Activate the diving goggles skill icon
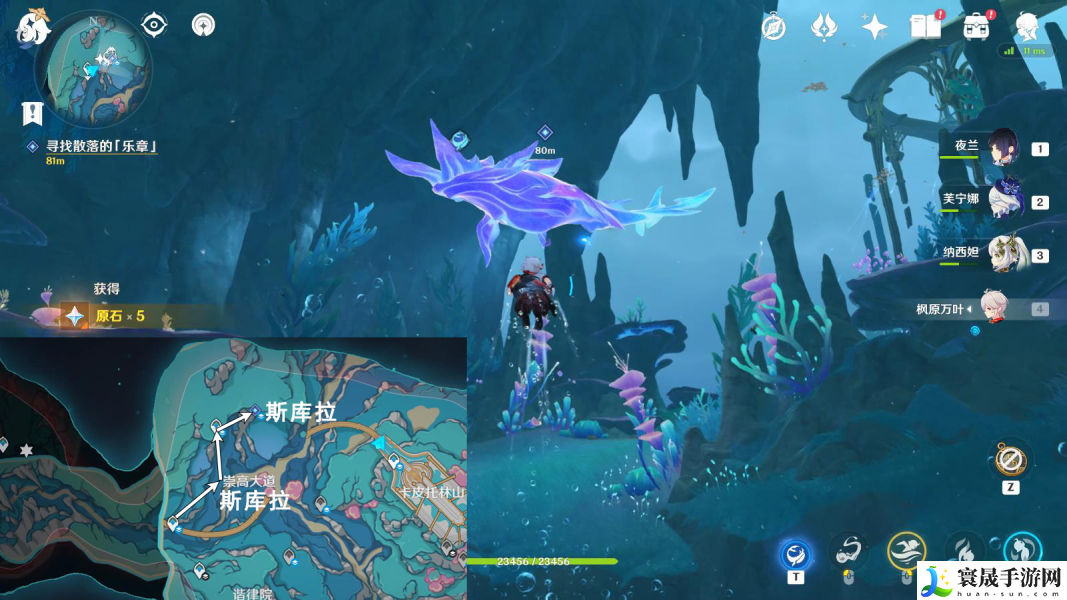Screen dimensions: 1067x600 point(850,552)
